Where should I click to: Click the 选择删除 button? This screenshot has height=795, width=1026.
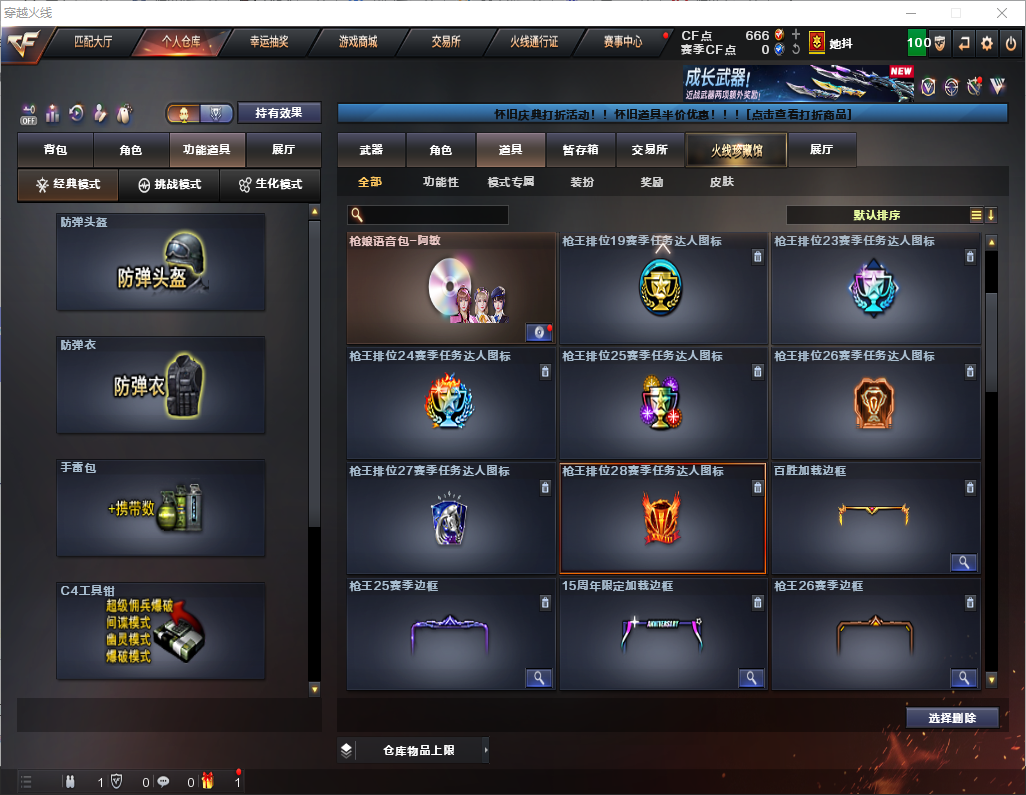tap(952, 718)
